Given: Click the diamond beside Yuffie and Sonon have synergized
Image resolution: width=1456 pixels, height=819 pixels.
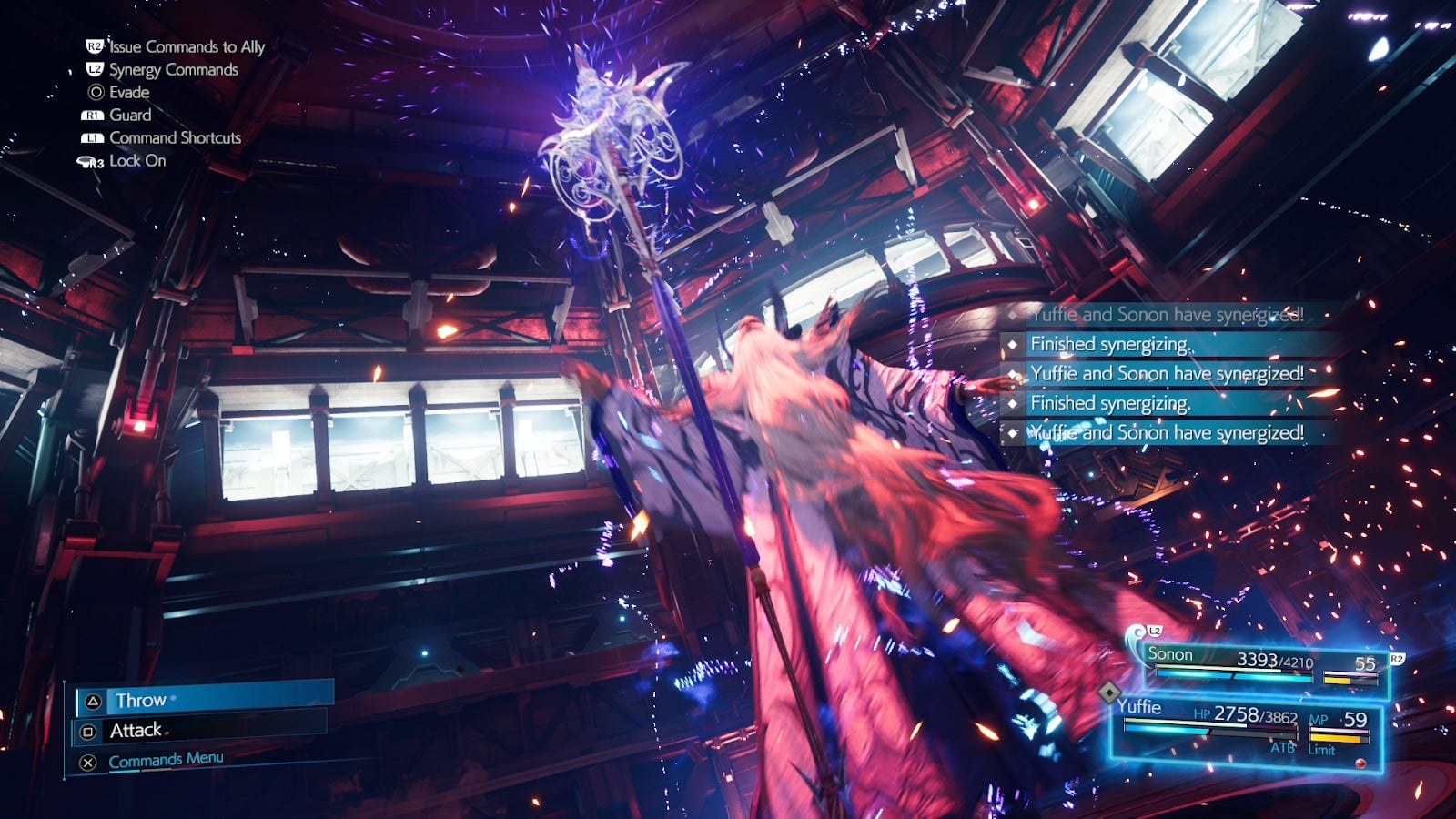Looking at the screenshot, I should pos(1014,374).
